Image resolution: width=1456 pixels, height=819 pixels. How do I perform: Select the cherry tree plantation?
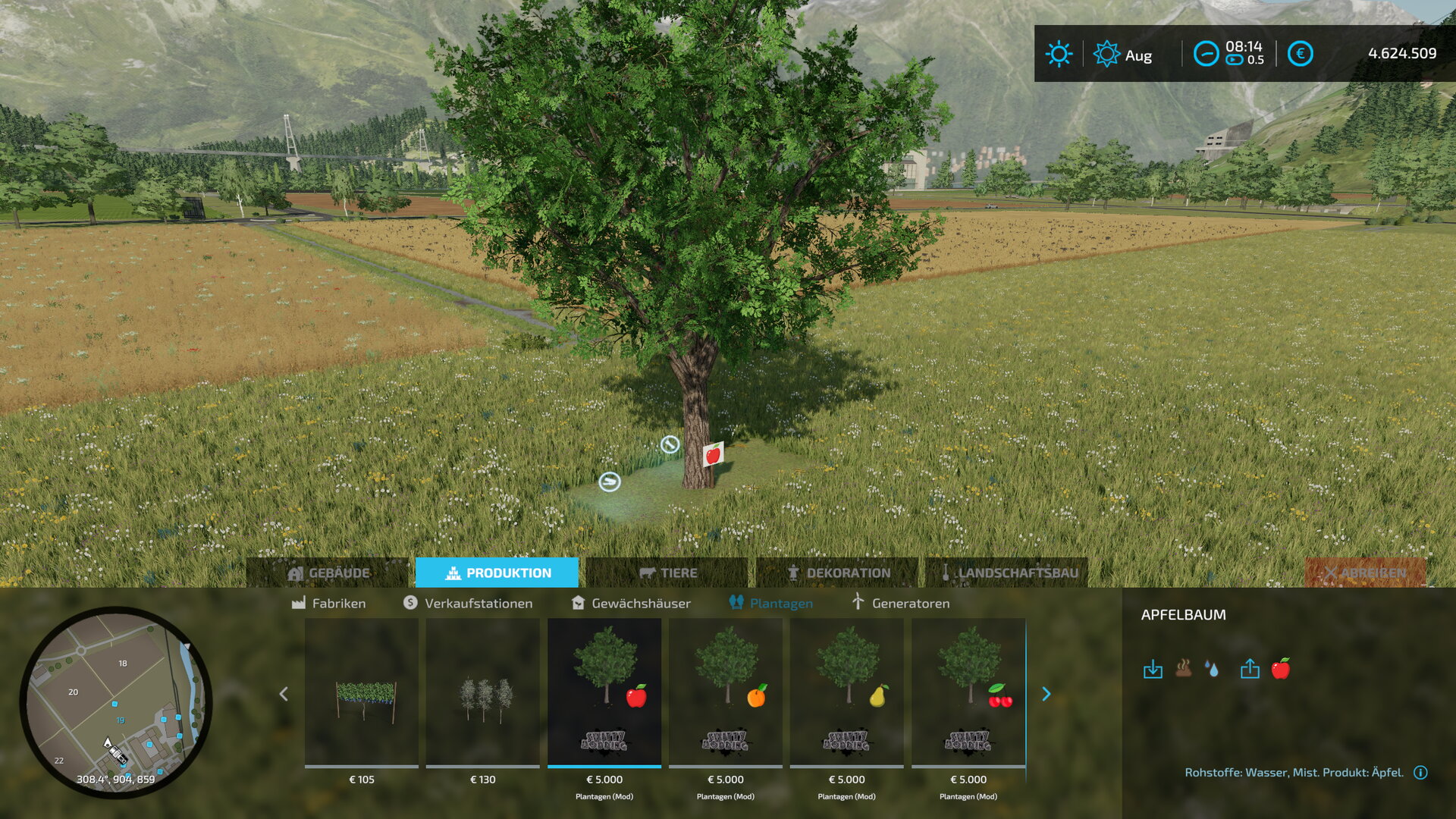[x=968, y=694]
